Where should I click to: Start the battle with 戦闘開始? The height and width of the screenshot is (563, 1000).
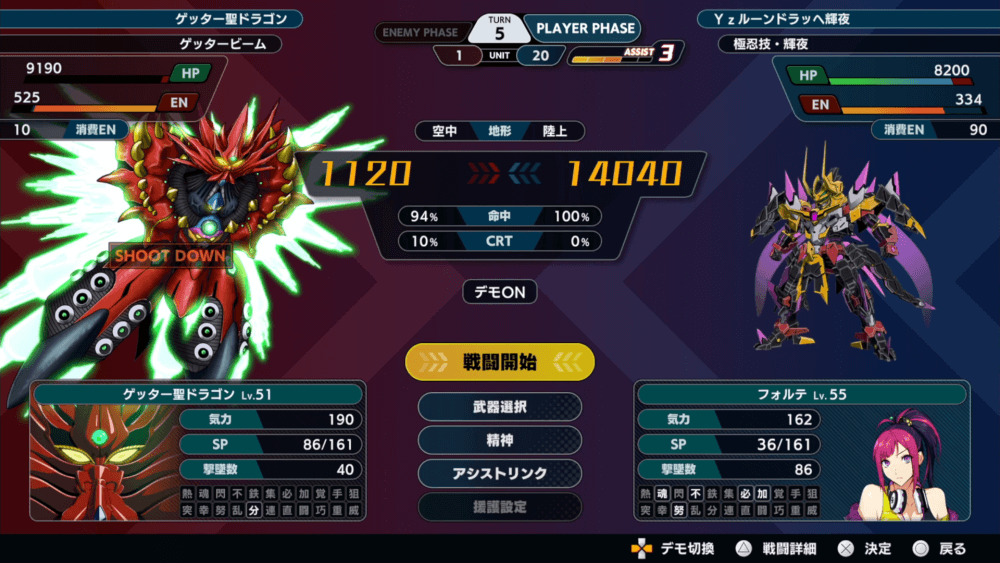[499, 362]
